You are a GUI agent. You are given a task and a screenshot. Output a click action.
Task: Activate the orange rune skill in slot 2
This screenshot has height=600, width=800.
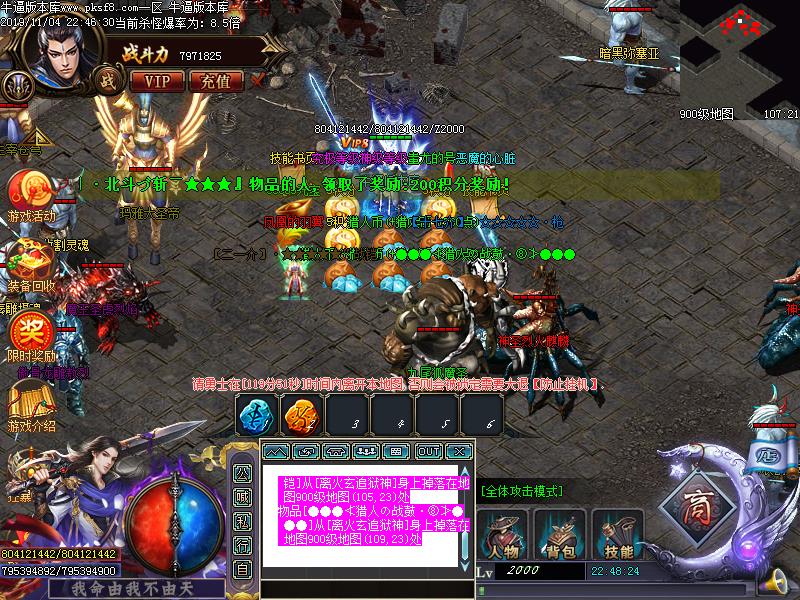click(299, 413)
